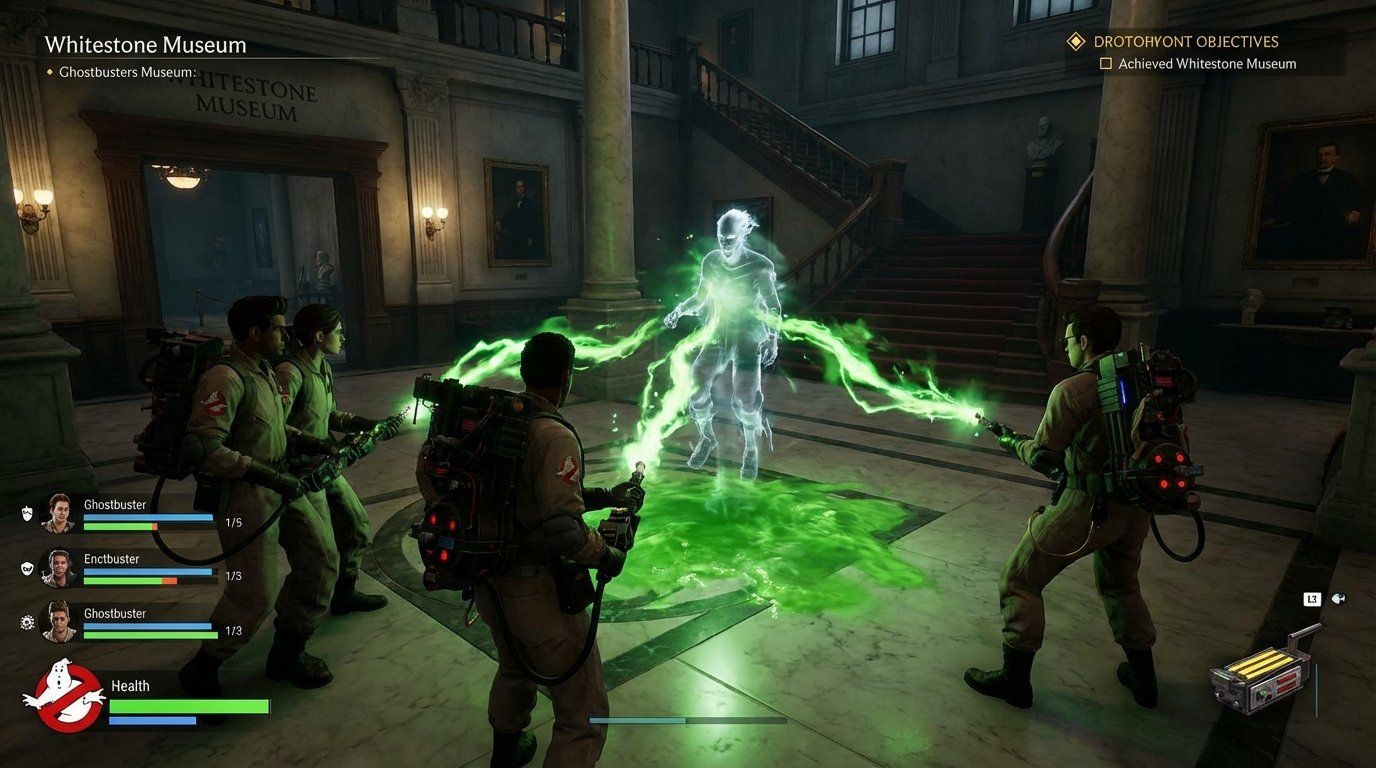Click Enctbuster's name in the roster

tap(111, 558)
